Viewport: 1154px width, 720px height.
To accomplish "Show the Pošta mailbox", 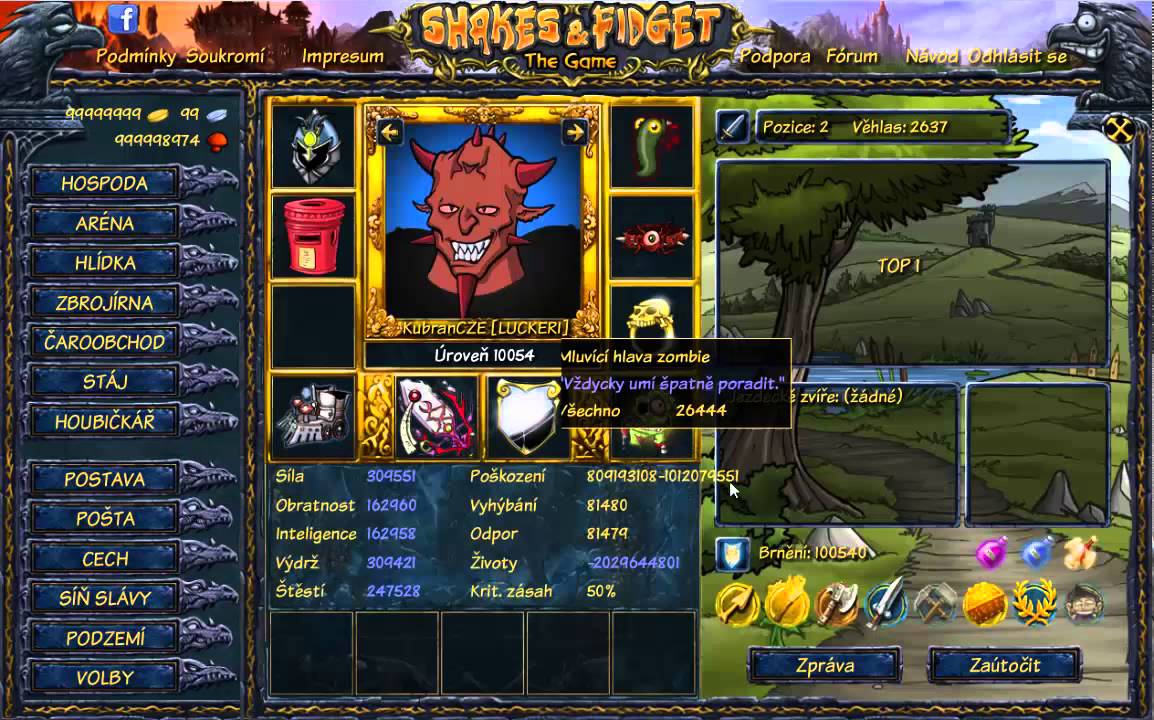I will pyautogui.click(x=104, y=519).
